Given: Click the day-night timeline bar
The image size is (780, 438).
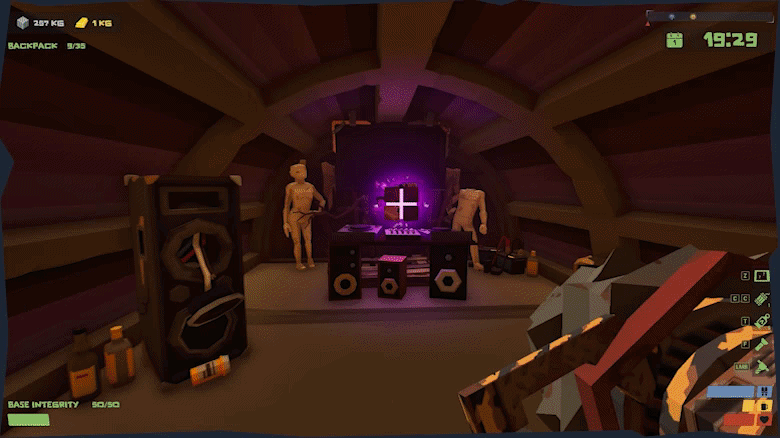Looking at the screenshot, I should click(709, 16).
